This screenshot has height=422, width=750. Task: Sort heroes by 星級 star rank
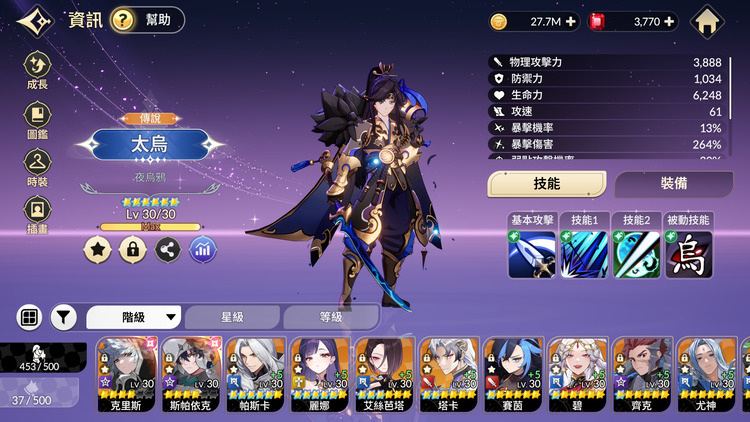point(232,317)
